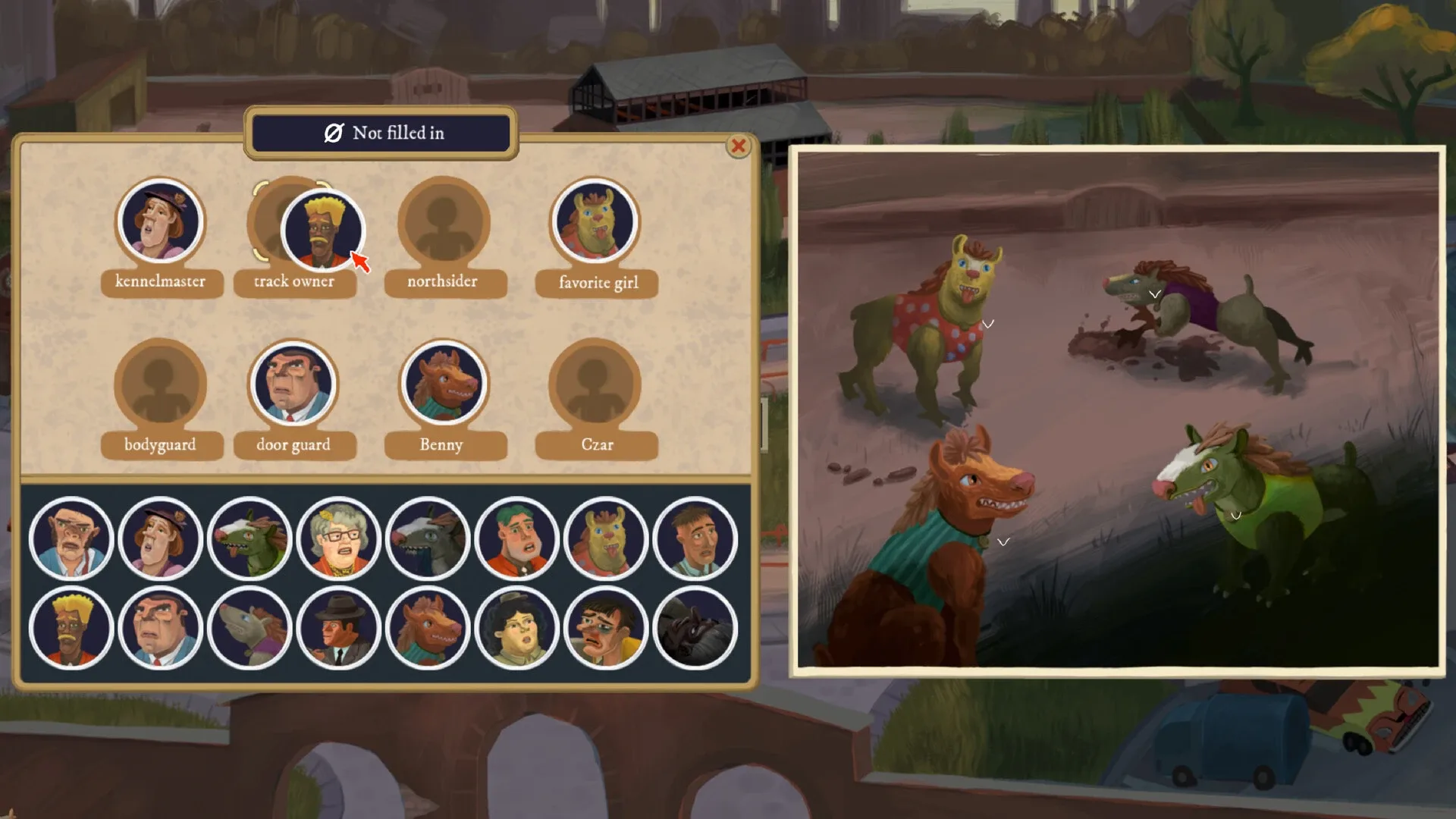Click the kennelmaster's assigned portrait
The width and height of the screenshot is (1456, 819).
click(x=160, y=222)
